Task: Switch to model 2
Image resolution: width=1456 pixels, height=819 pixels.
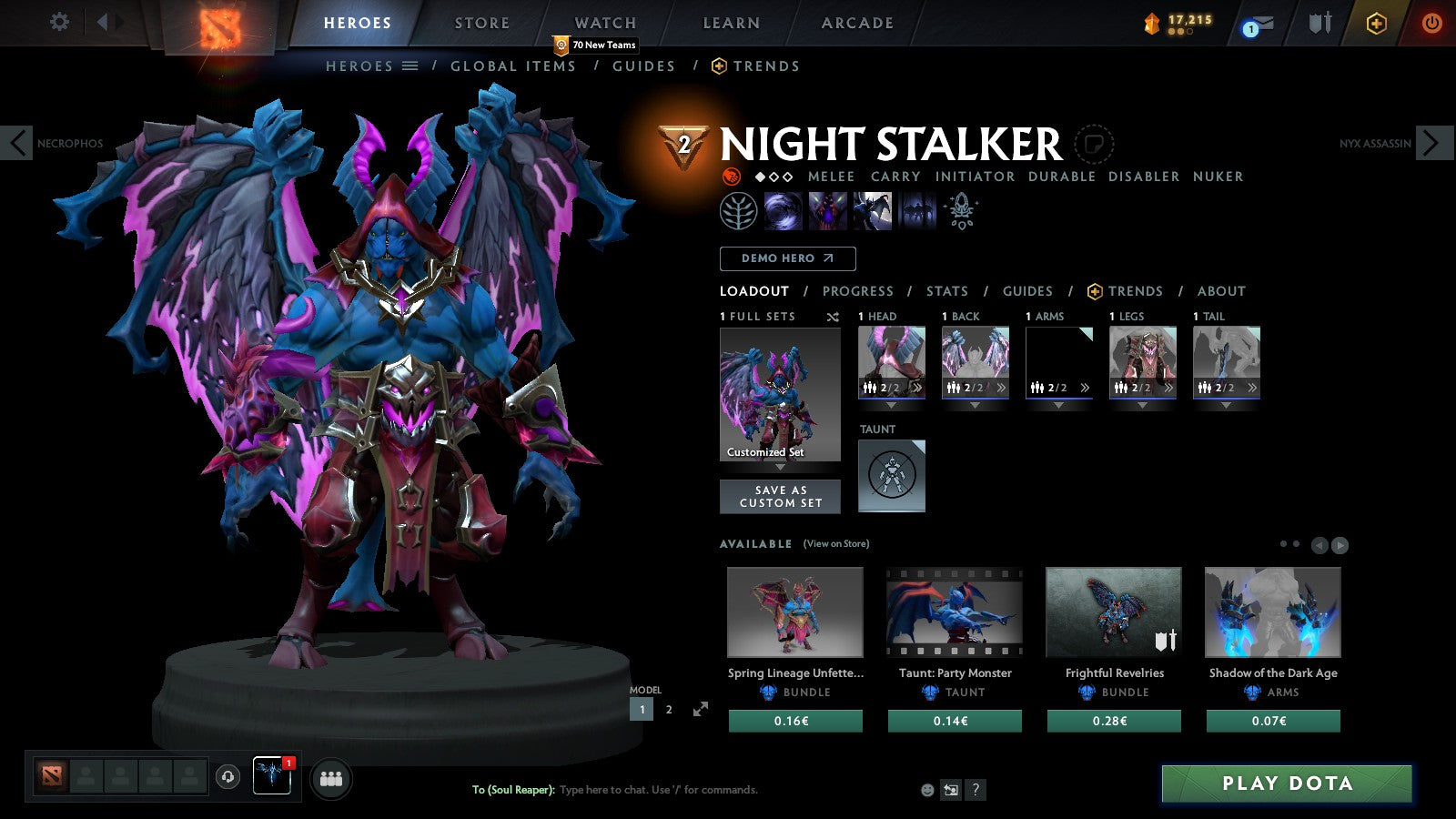Action: click(669, 710)
